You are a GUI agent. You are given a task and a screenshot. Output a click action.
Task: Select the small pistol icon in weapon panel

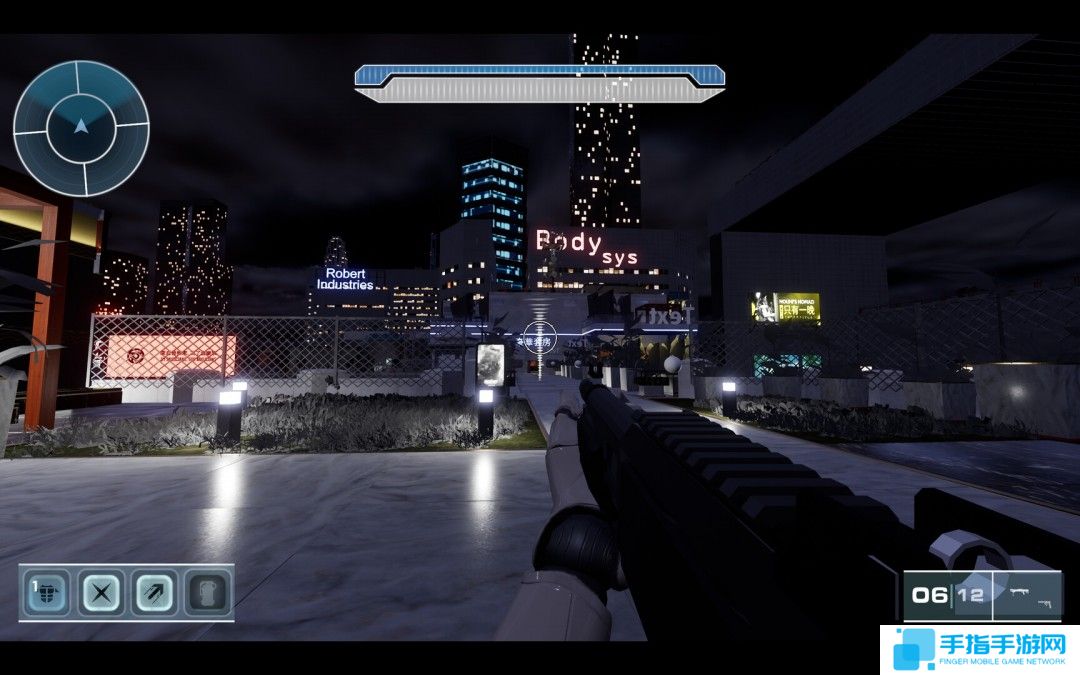1044,603
